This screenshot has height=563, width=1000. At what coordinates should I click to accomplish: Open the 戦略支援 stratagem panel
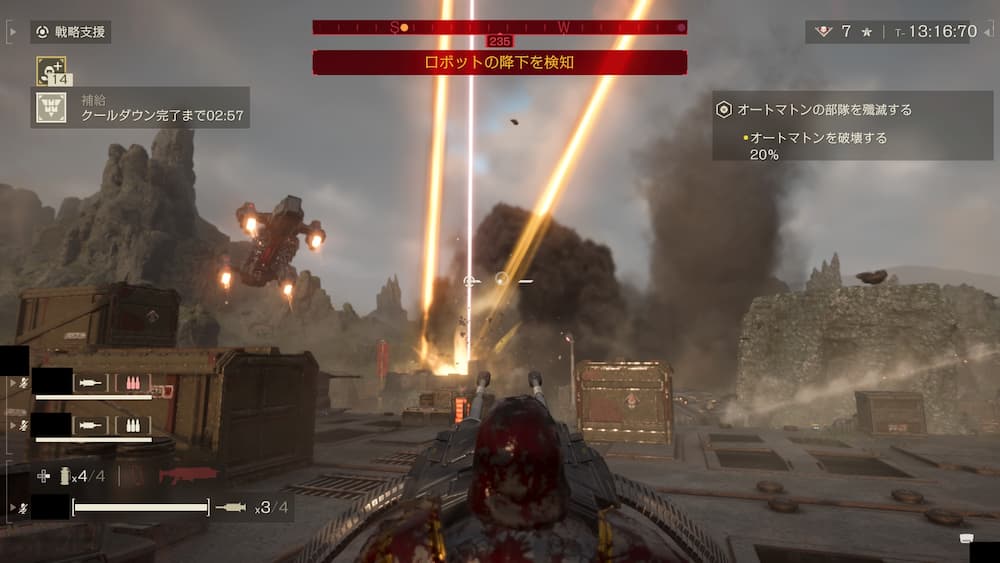[x=70, y=32]
